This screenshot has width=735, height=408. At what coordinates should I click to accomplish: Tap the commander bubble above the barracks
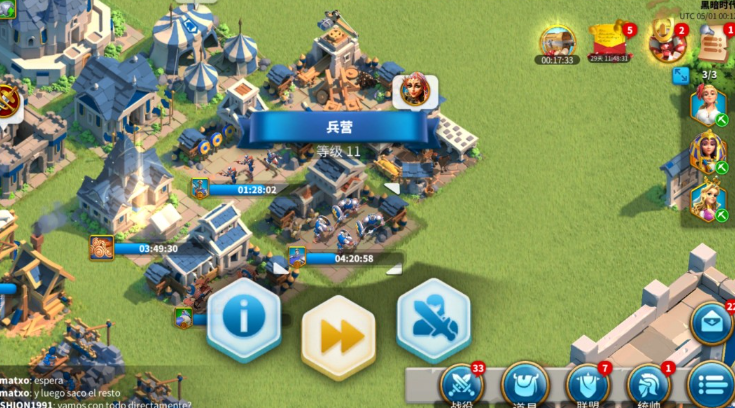[x=412, y=91]
